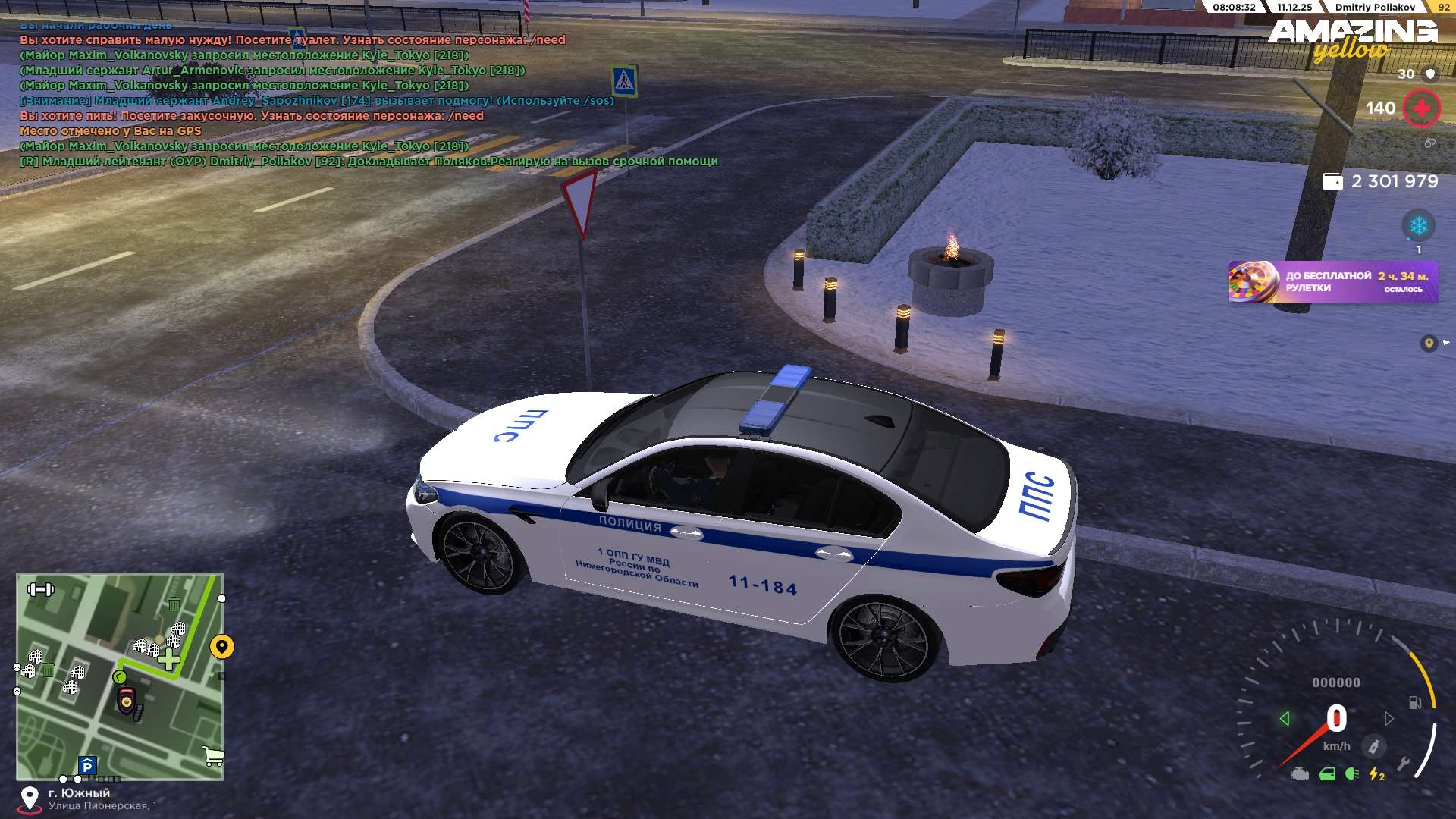
Task: Toggle the green car door lock icon
Action: [x=1327, y=774]
